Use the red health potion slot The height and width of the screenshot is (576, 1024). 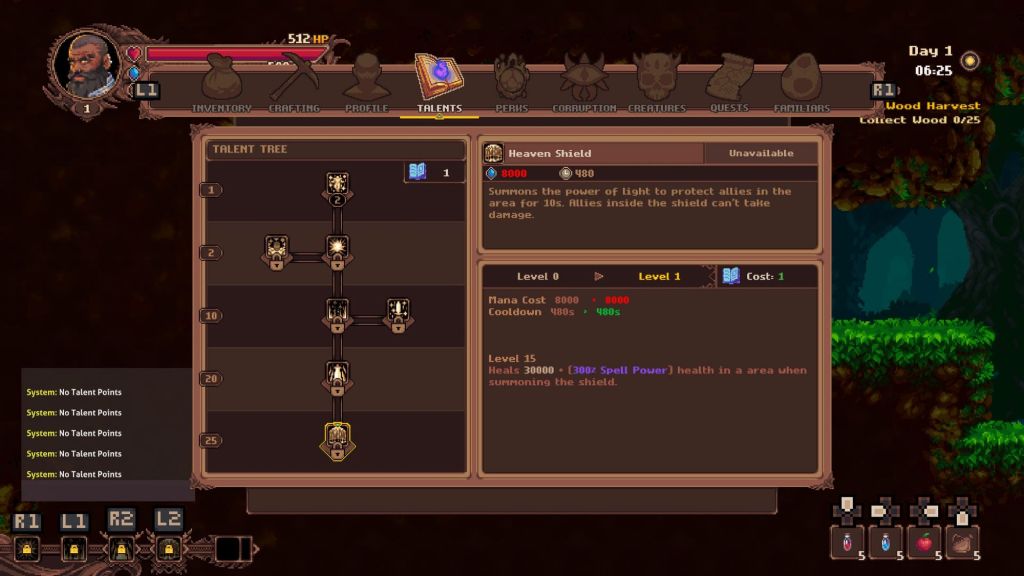coord(847,543)
